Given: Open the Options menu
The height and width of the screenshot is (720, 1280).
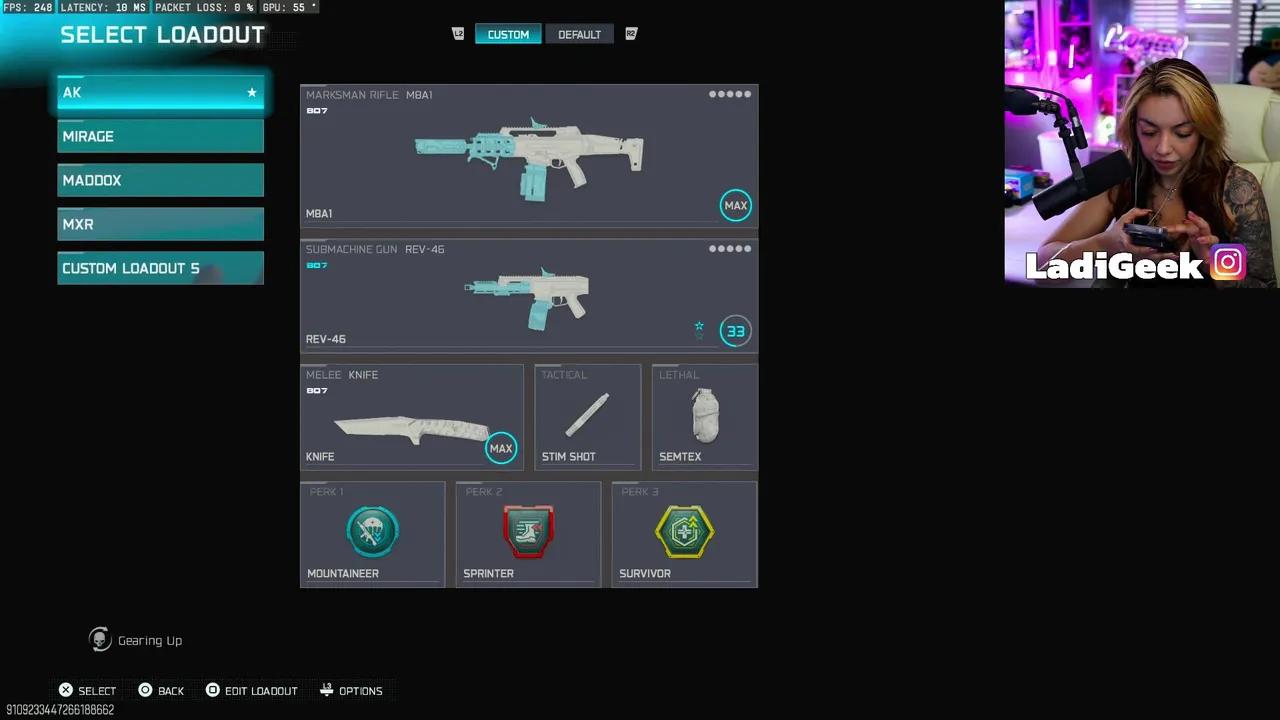Looking at the screenshot, I should [x=351, y=691].
